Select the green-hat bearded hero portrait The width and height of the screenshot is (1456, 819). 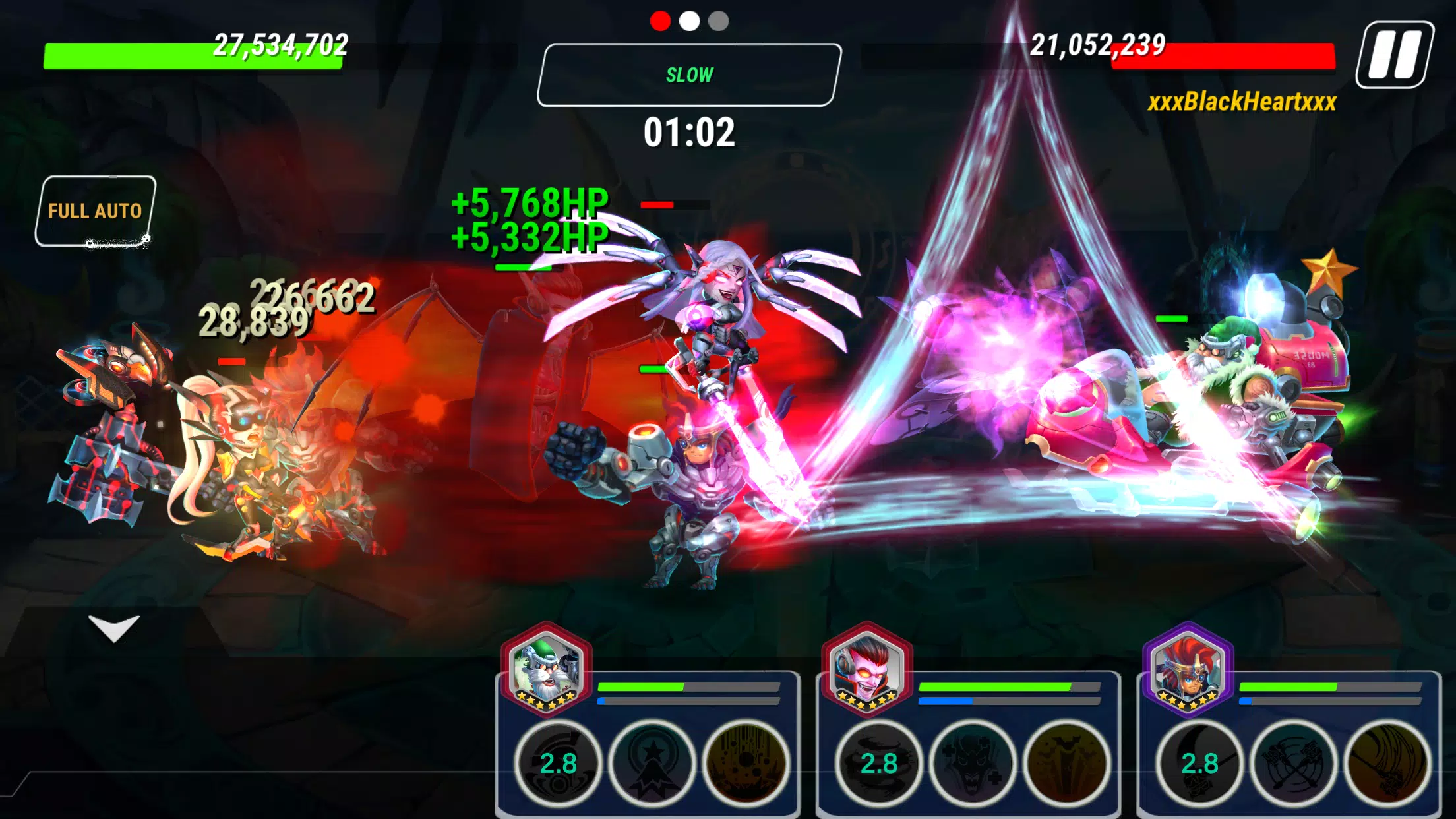click(546, 670)
